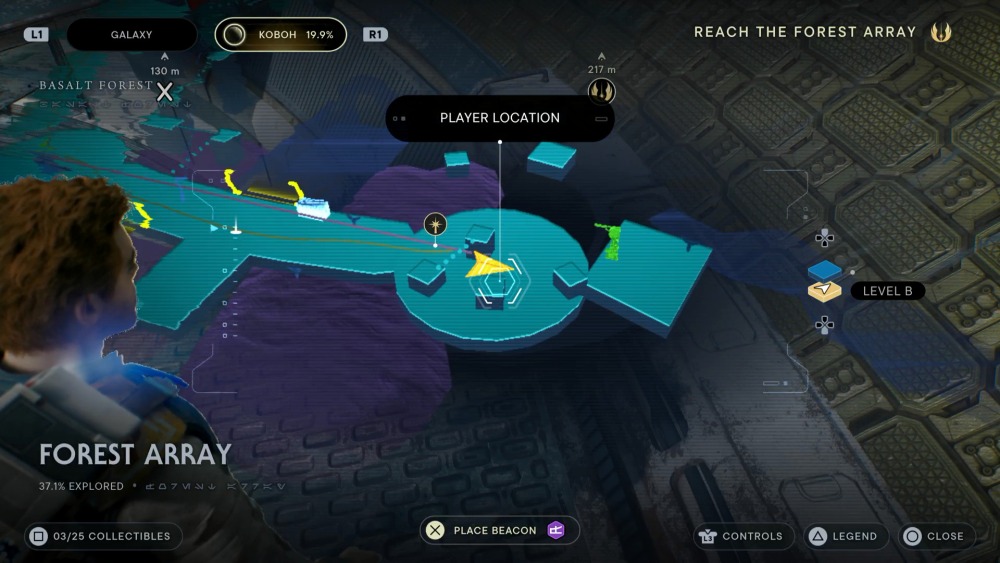This screenshot has height=563, width=1000.
Task: Select the yellow player location arrow
Action: tap(490, 265)
